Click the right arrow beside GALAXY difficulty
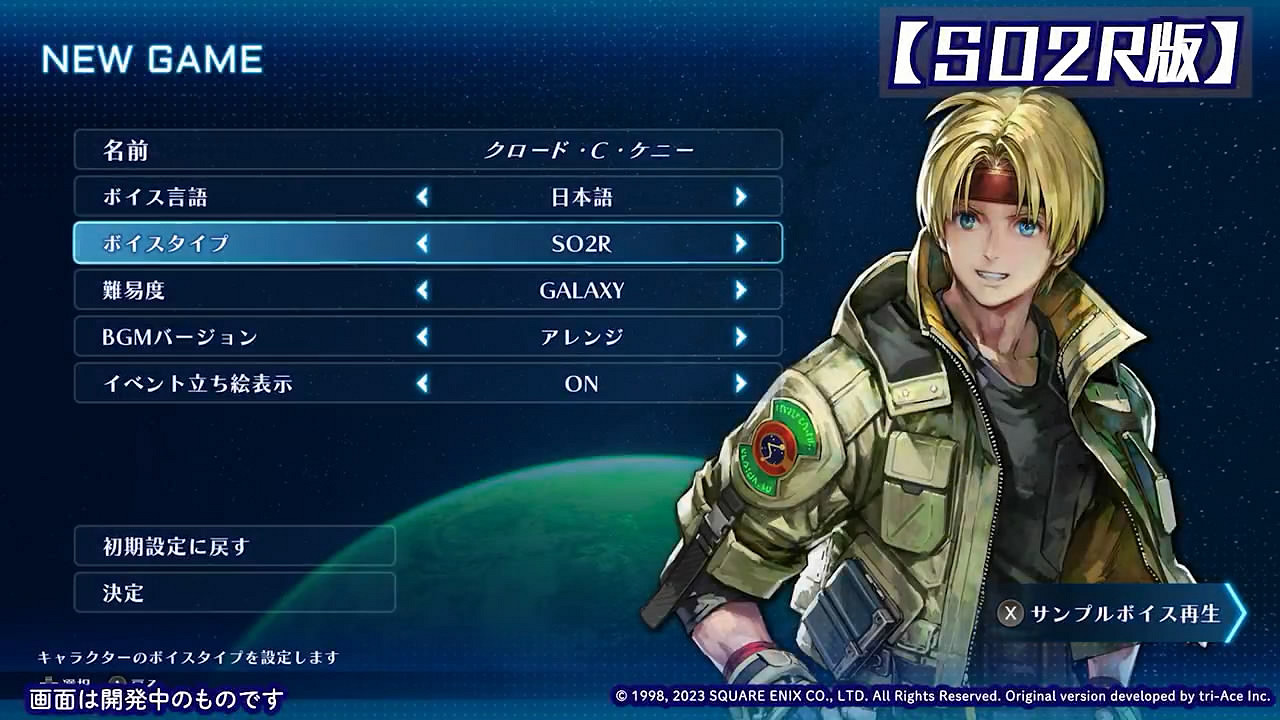This screenshot has height=720, width=1280. pyautogui.click(x=739, y=289)
